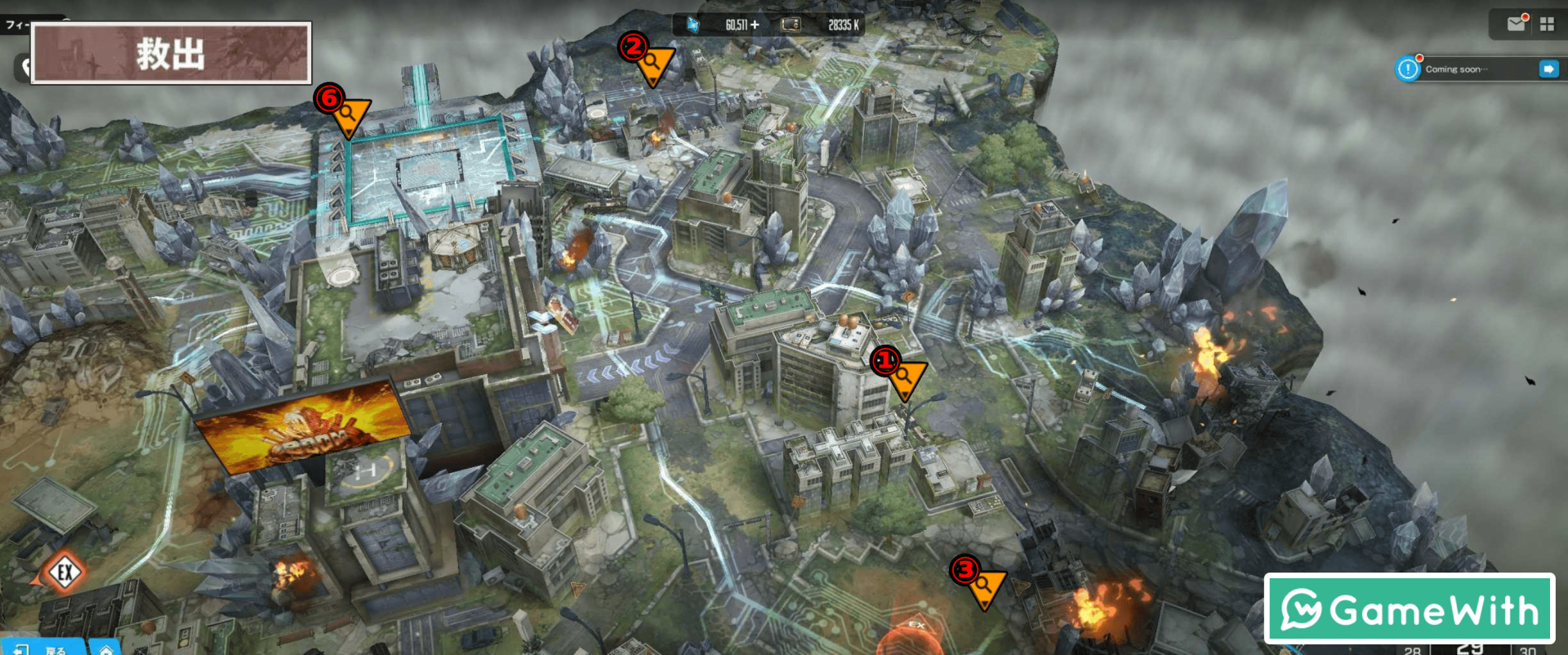The image size is (1568, 655).
Task: Open the EX diamond stage marker
Action: [65, 572]
